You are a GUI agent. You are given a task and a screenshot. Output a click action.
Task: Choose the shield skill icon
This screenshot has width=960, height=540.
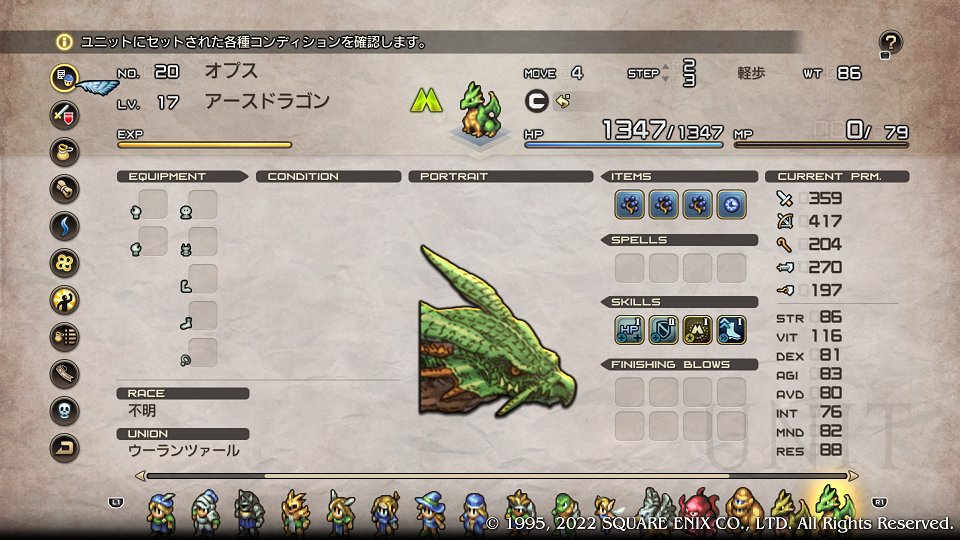663,329
